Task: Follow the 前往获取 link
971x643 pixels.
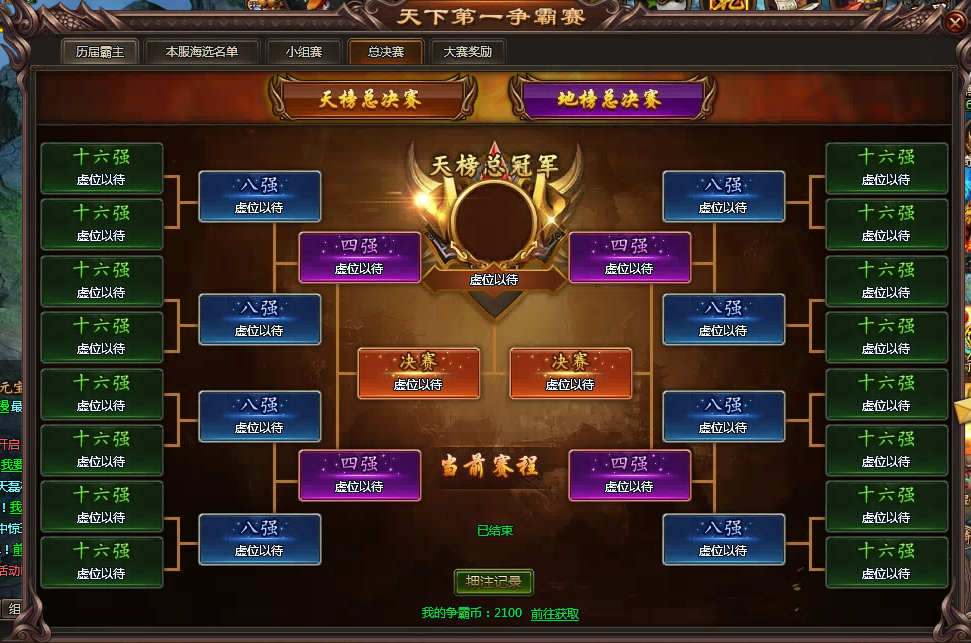Action: pos(555,614)
